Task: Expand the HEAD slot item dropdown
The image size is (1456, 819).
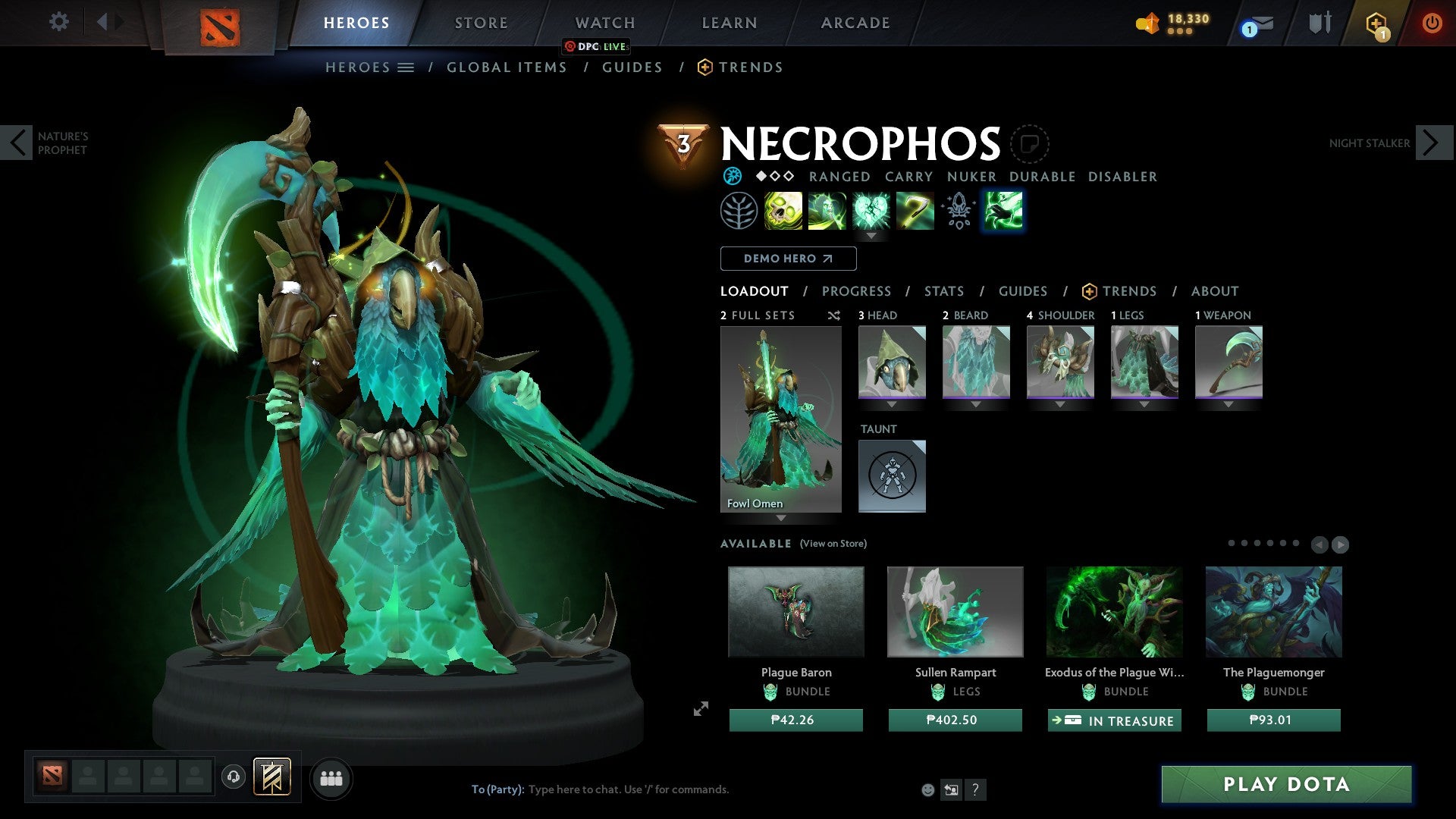Action: click(892, 405)
